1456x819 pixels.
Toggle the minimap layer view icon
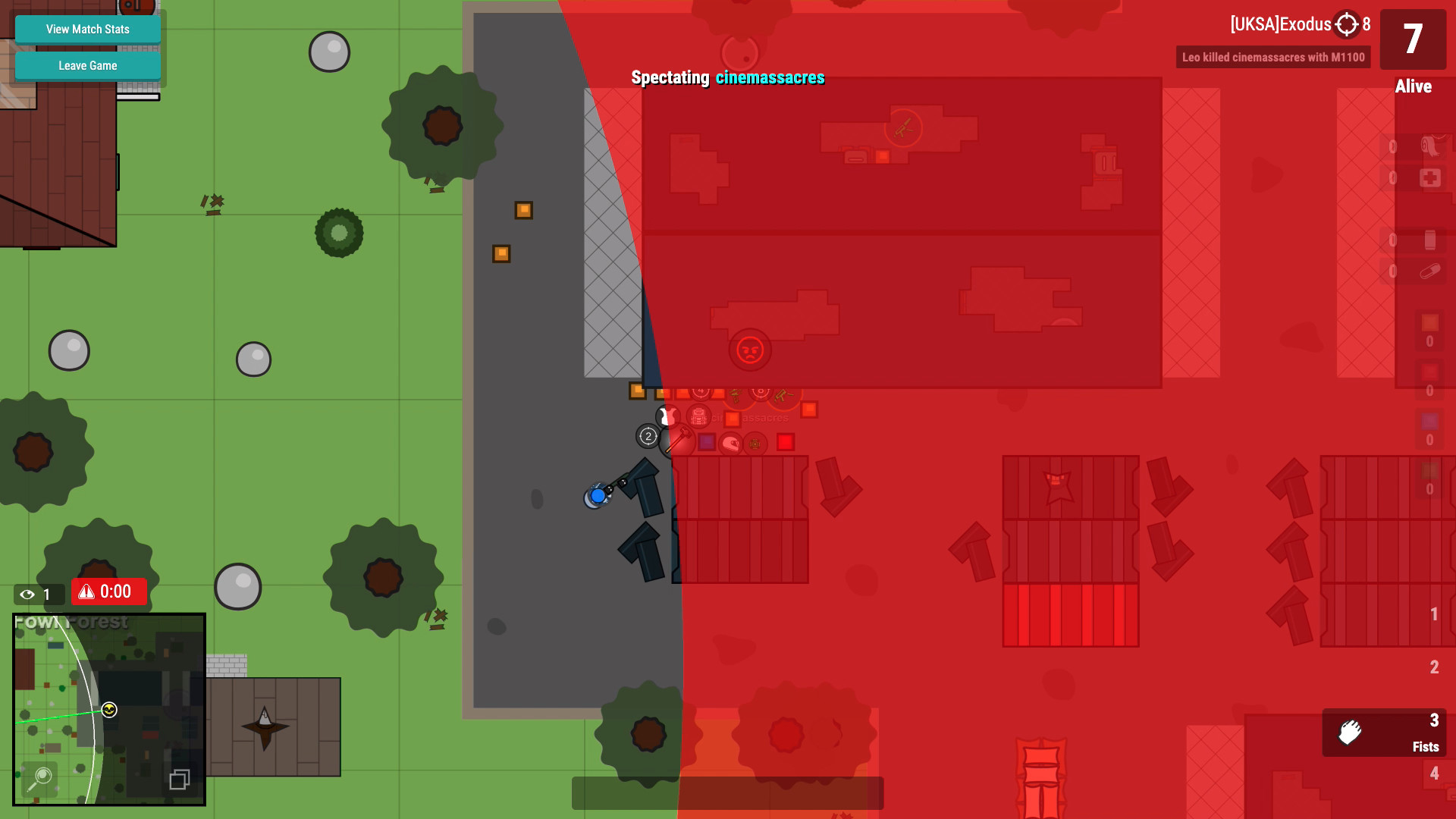click(x=179, y=778)
